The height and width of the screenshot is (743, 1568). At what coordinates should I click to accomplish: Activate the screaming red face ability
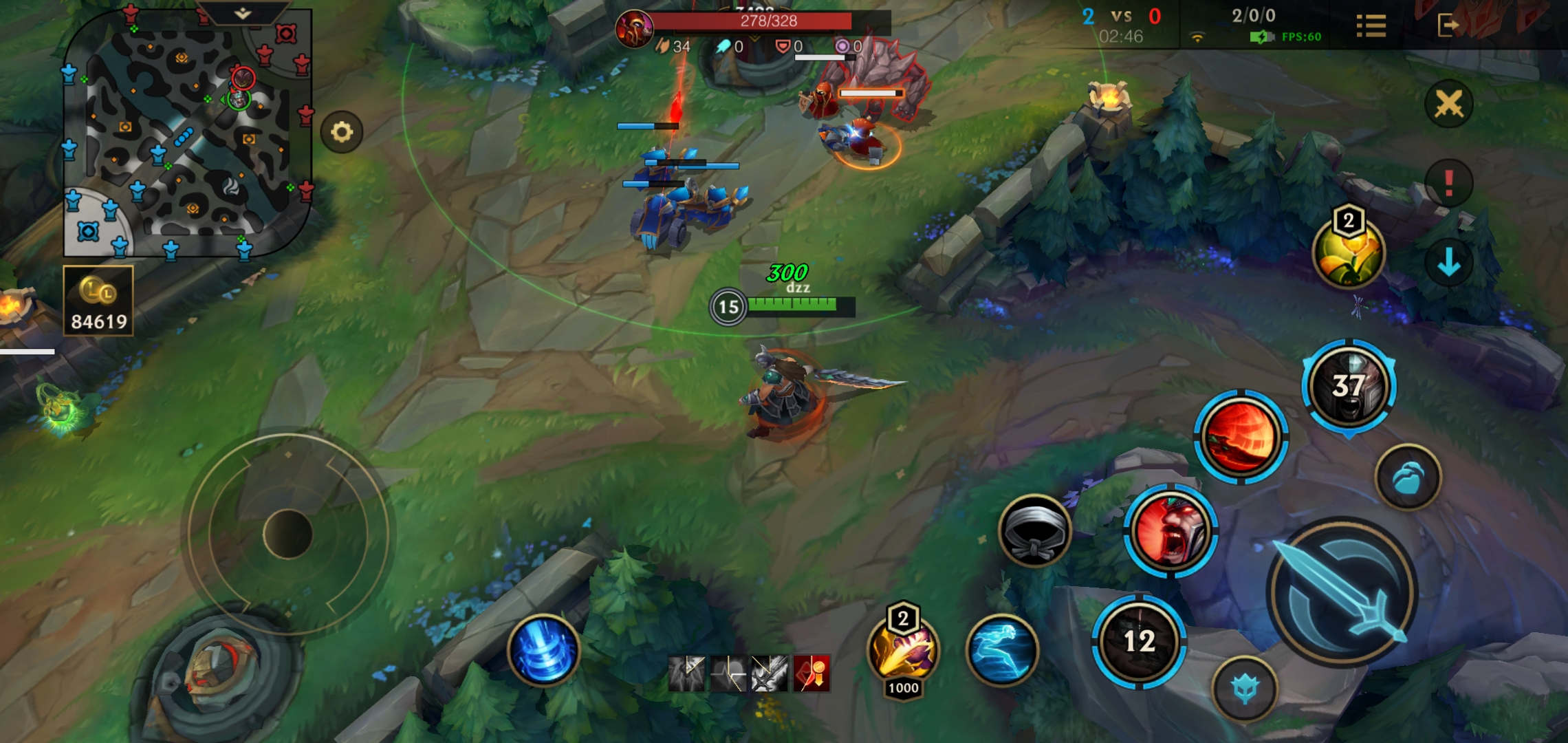1170,530
